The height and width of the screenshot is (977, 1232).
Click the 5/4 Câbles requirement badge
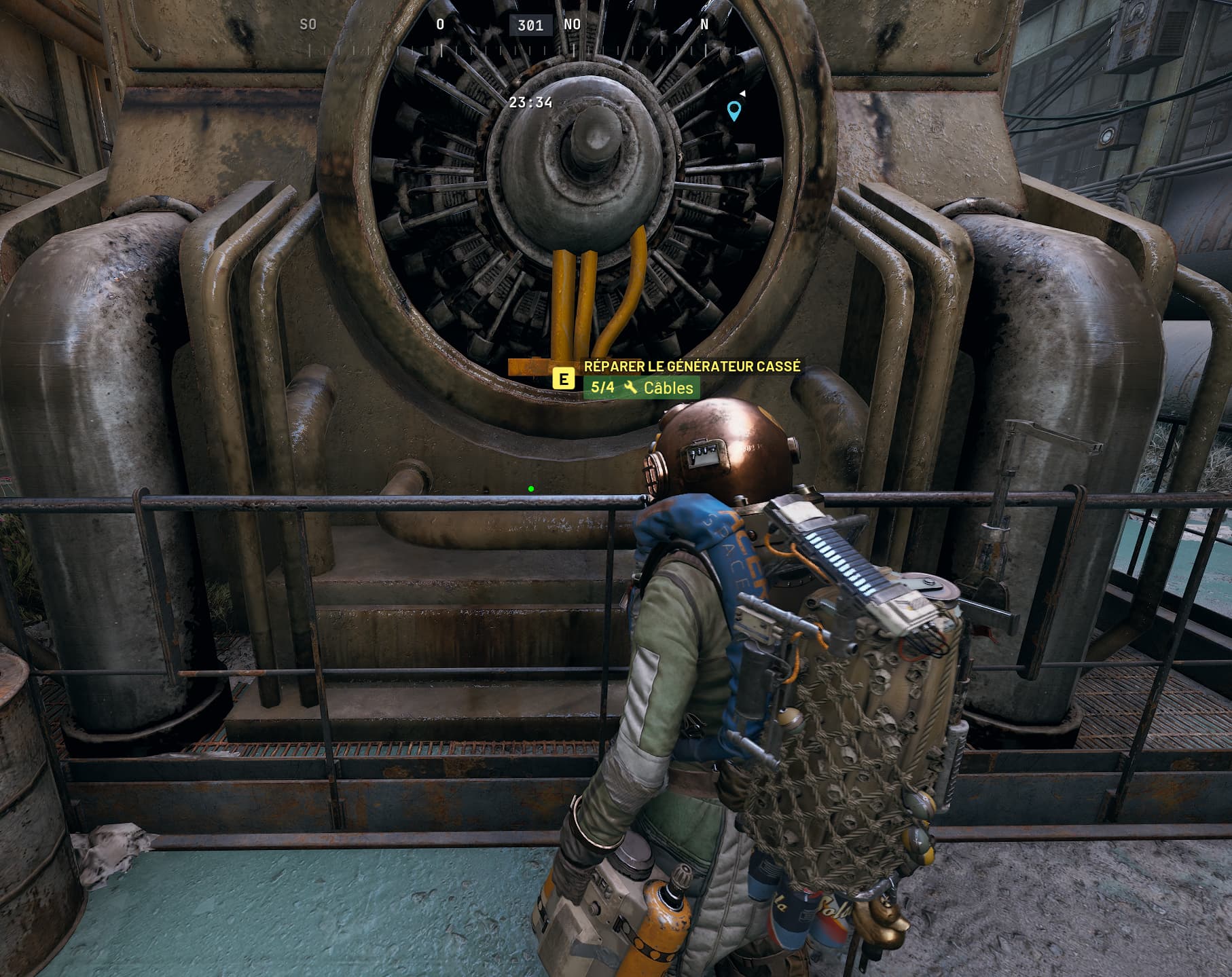coord(641,388)
